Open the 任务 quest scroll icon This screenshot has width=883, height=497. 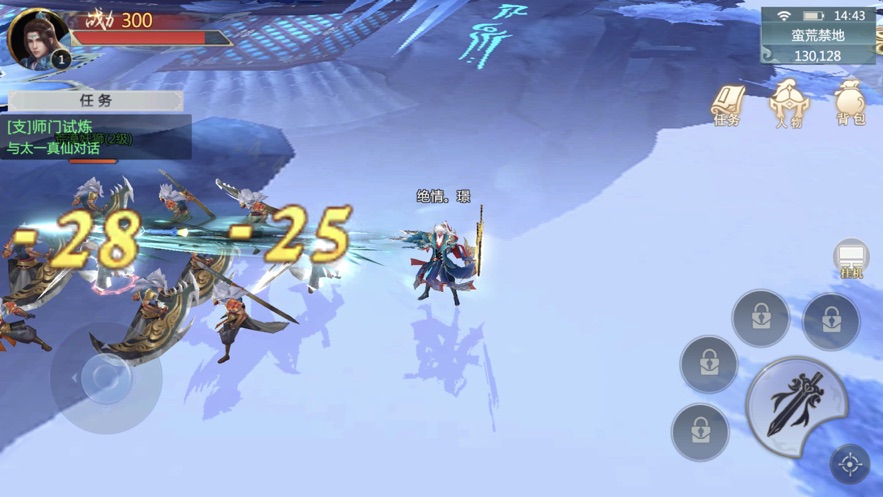pyautogui.click(x=727, y=104)
